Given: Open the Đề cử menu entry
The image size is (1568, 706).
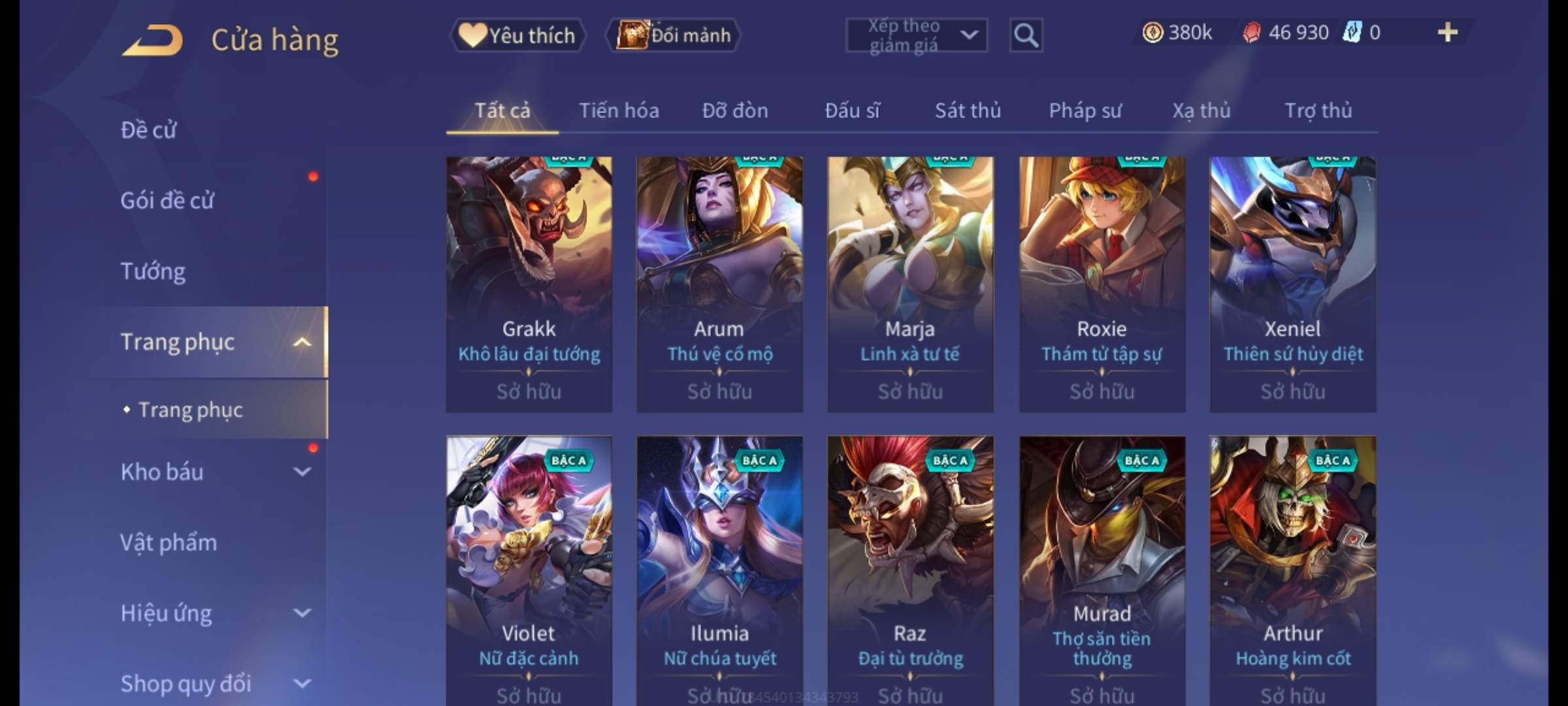Looking at the screenshot, I should coord(149,130).
